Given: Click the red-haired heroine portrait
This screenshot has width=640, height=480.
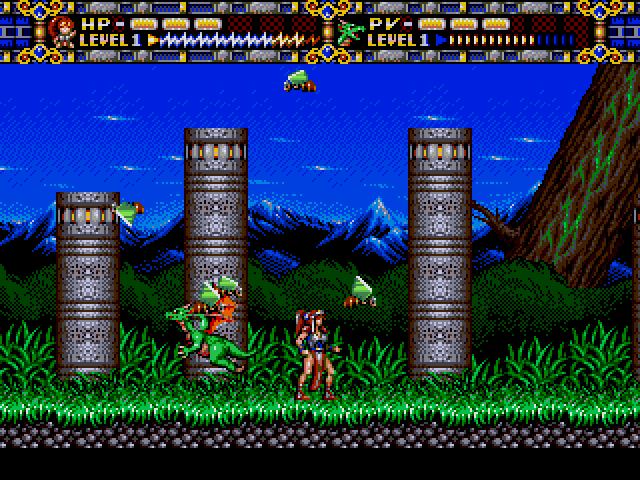Looking at the screenshot, I should 62,31.
